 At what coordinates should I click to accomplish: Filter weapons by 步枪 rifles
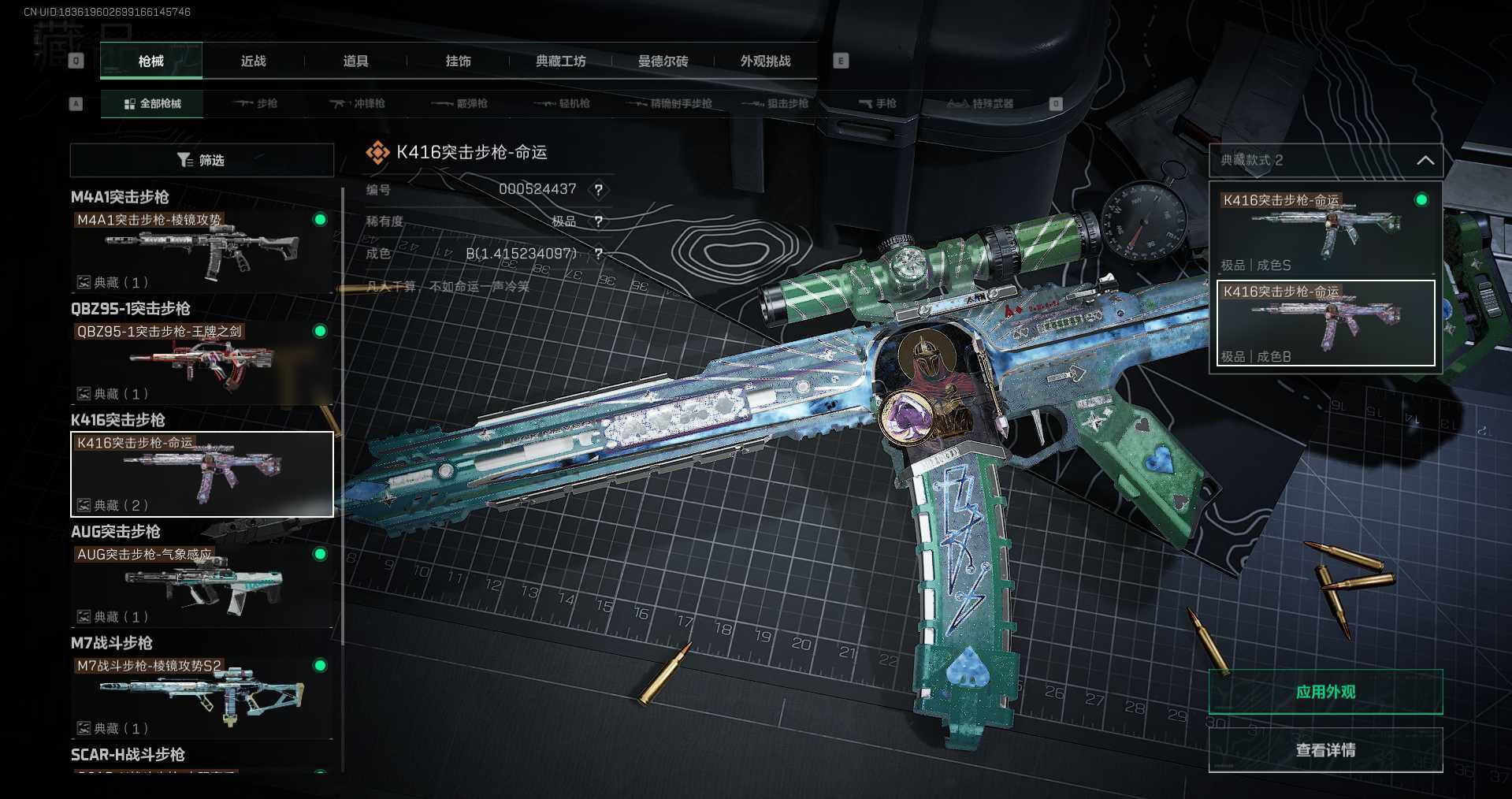pyautogui.click(x=256, y=104)
